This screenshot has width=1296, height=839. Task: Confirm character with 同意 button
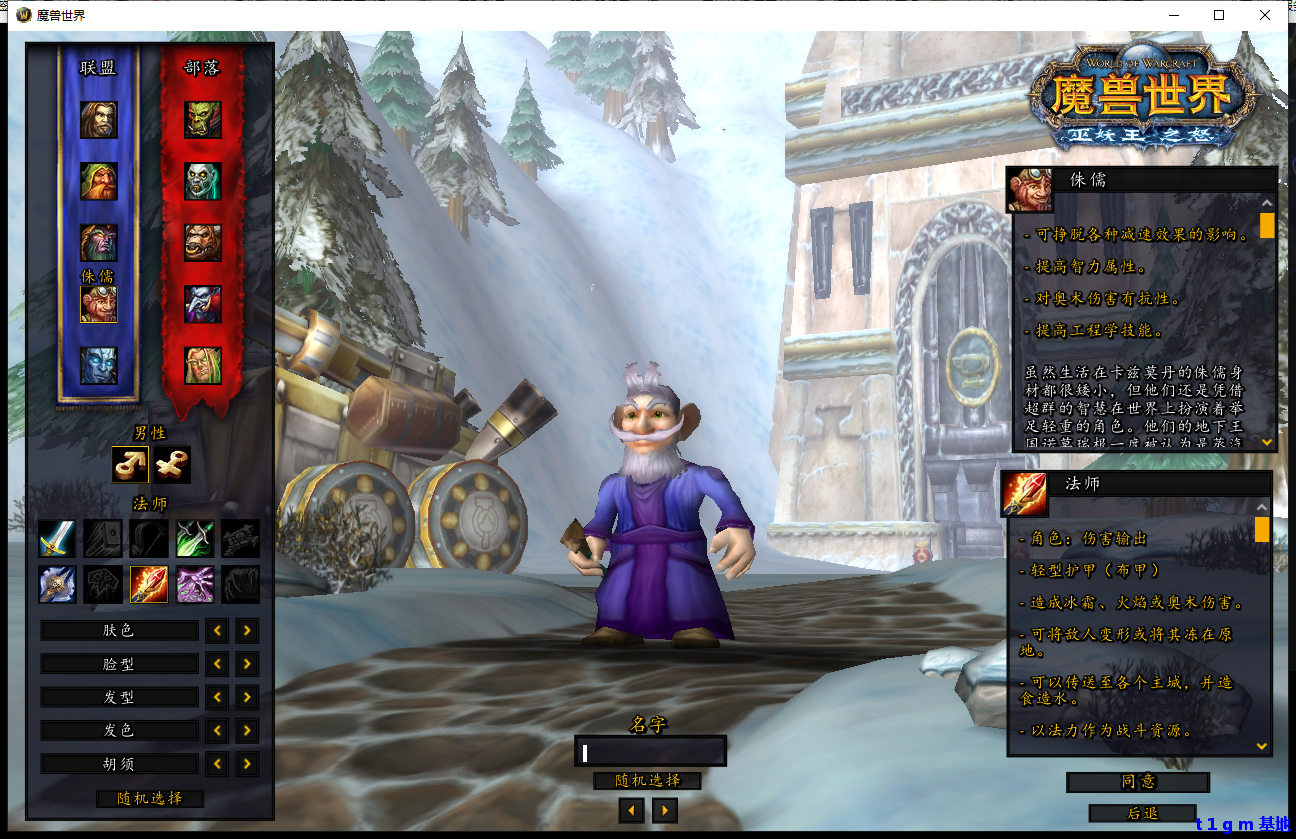pos(1138,782)
